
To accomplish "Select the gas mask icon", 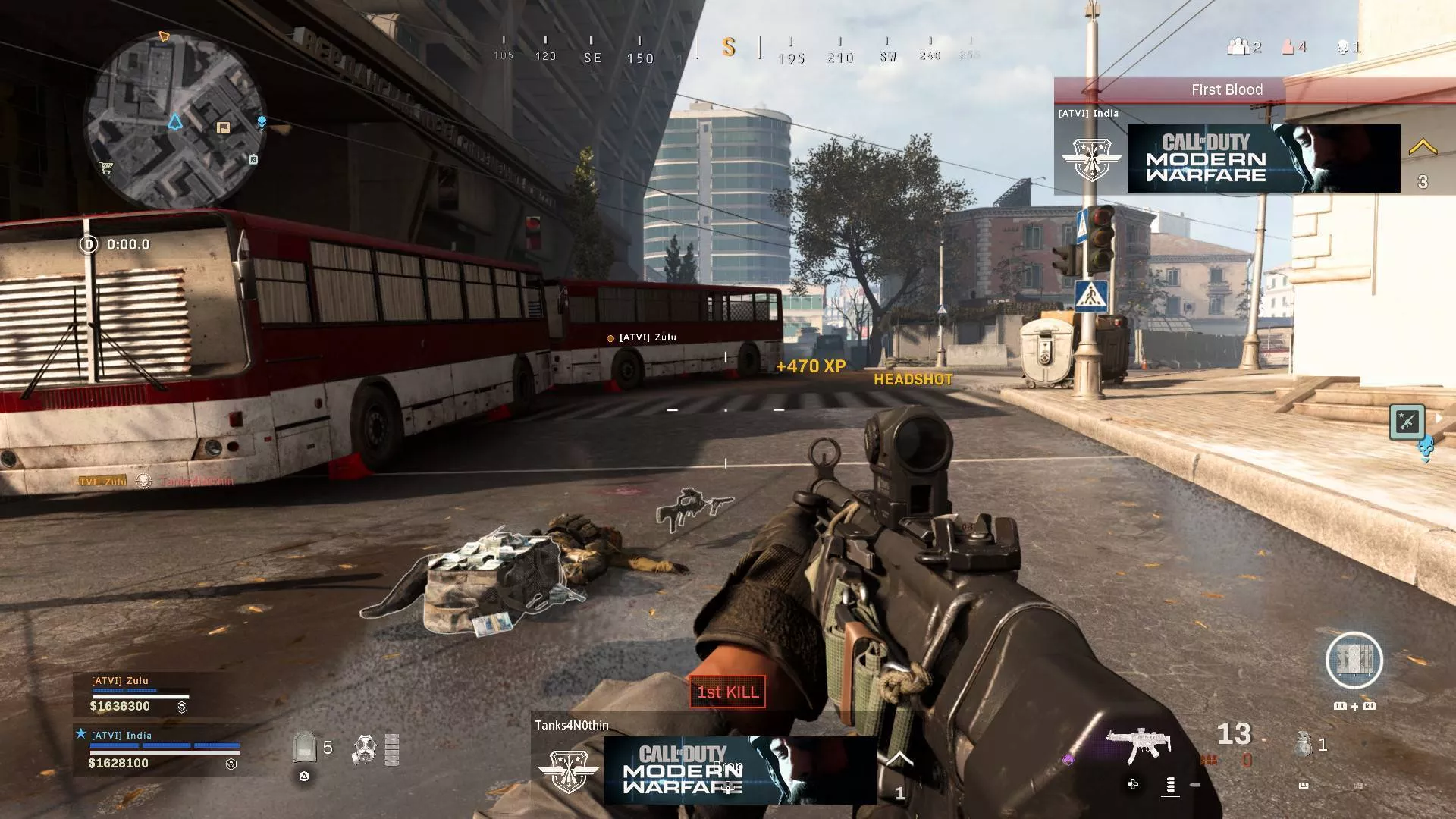I will tap(365, 749).
